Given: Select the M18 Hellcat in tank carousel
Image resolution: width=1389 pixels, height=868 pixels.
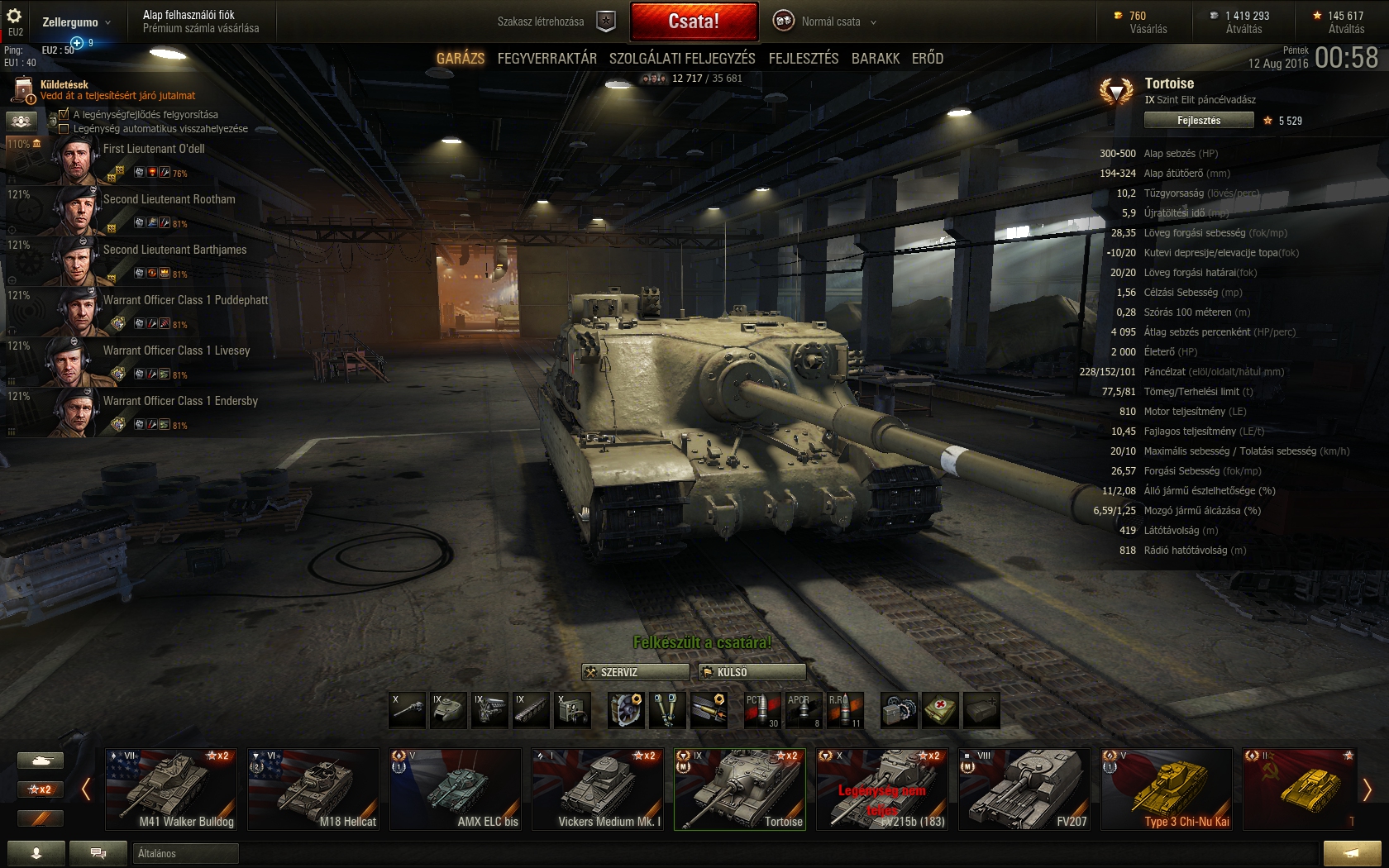Looking at the screenshot, I should pyautogui.click(x=313, y=789).
